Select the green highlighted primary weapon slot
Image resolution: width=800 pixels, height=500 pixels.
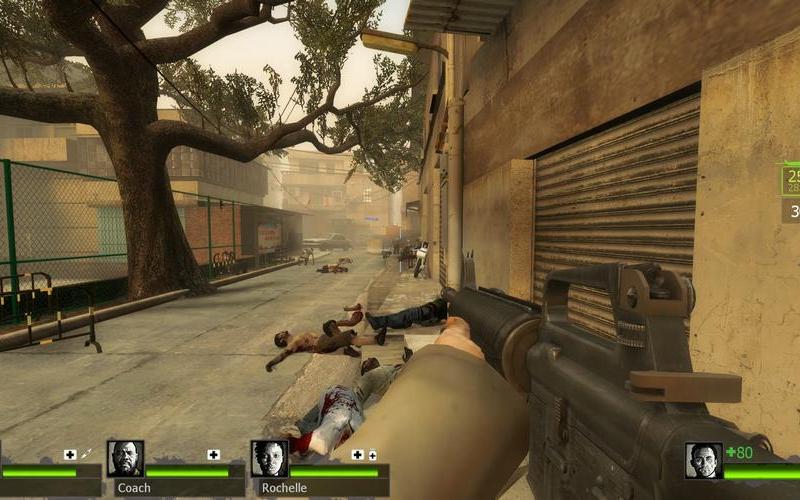coord(790,180)
